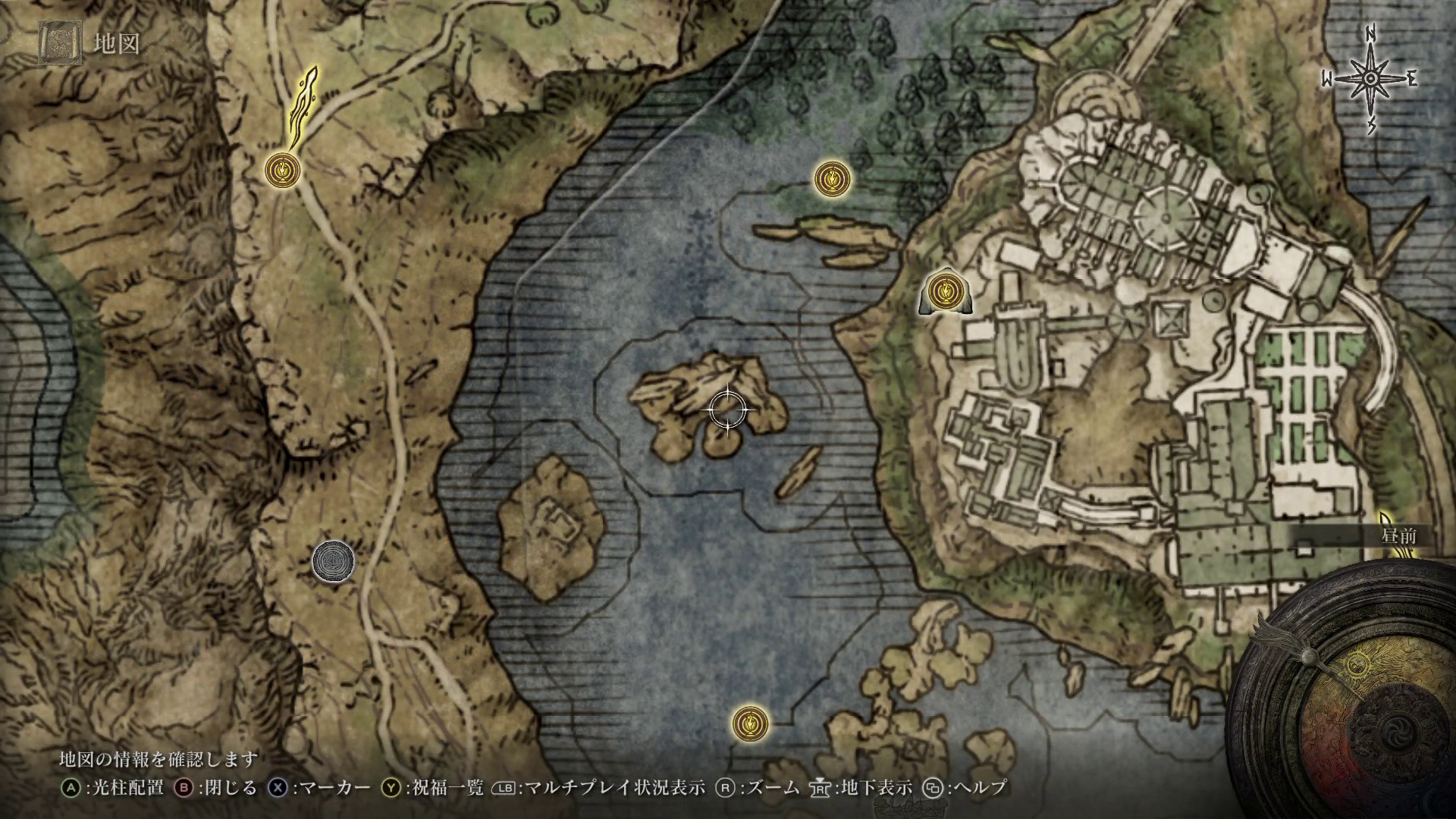Pick the grace marker near the southern lake islets
This screenshot has height=819, width=1456.
750,721
